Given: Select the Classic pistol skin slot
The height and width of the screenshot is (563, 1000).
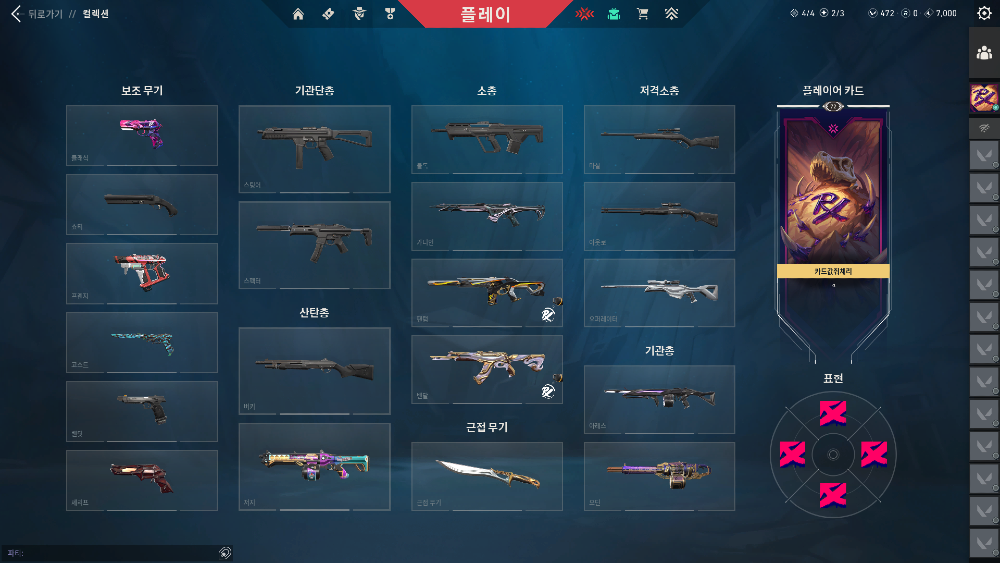Looking at the screenshot, I should click(142, 135).
